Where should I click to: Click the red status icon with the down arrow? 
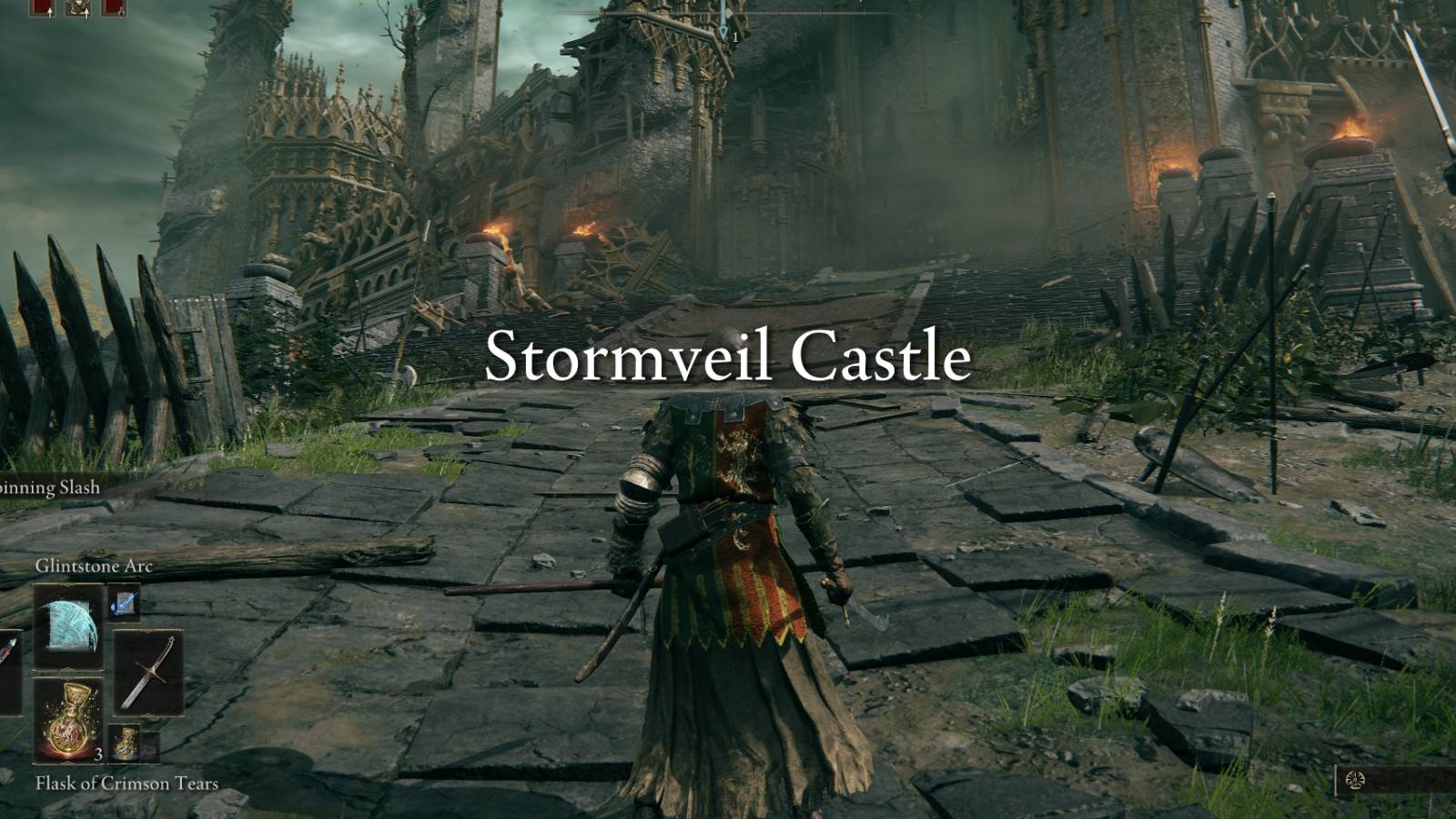tap(114, 7)
